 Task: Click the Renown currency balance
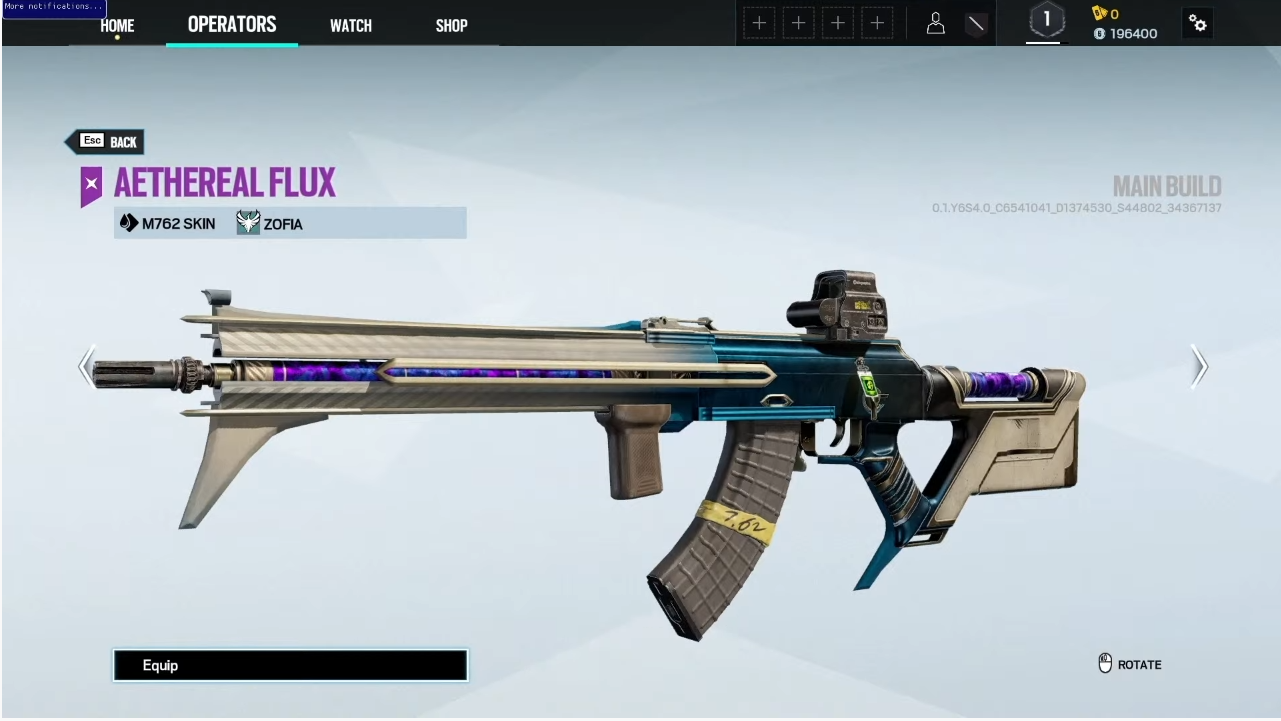click(1126, 34)
